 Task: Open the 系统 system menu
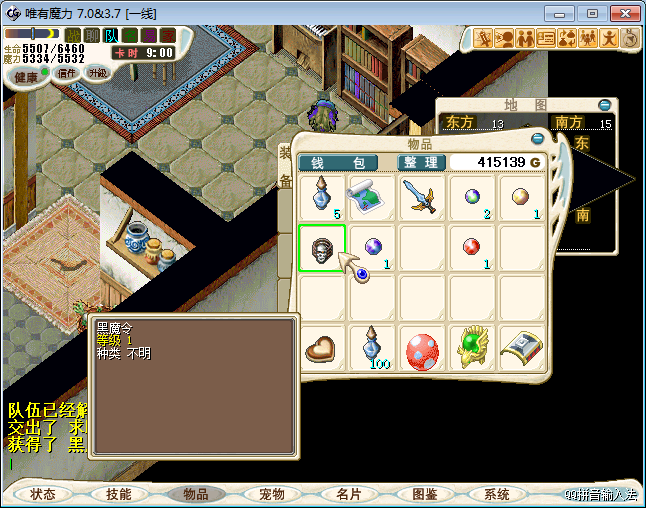pos(496,494)
